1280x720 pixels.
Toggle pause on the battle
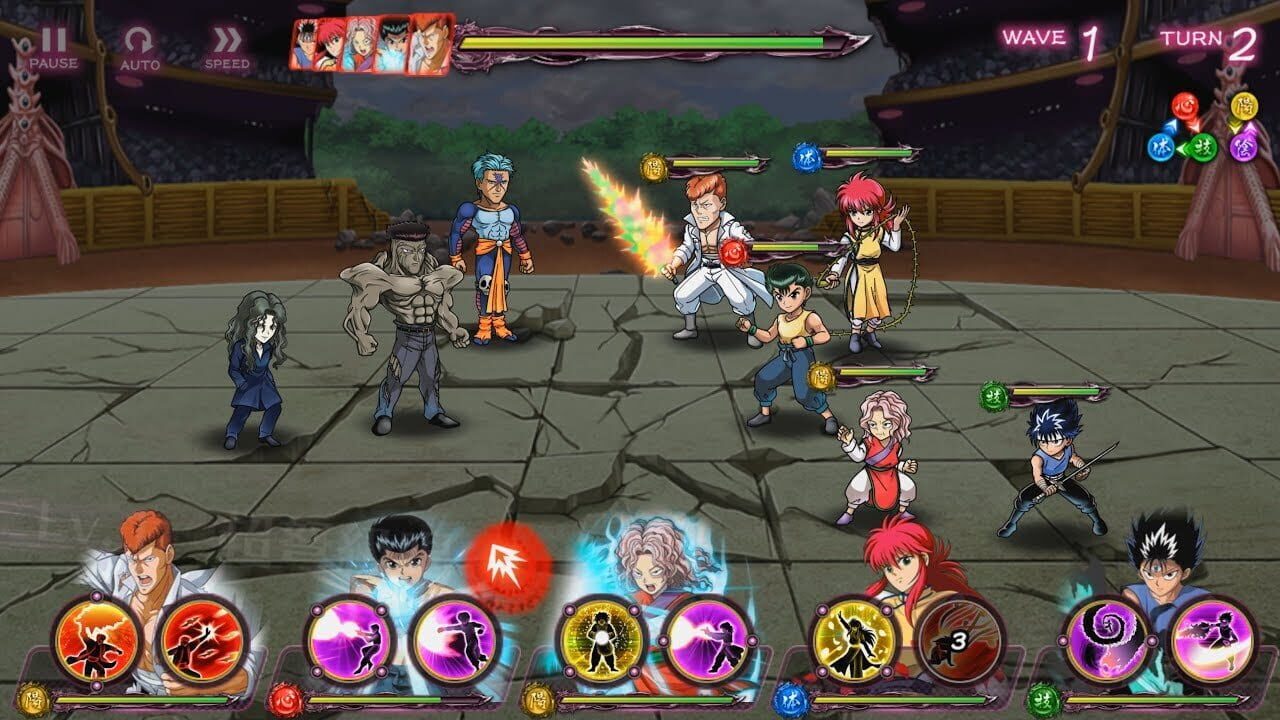[54, 42]
